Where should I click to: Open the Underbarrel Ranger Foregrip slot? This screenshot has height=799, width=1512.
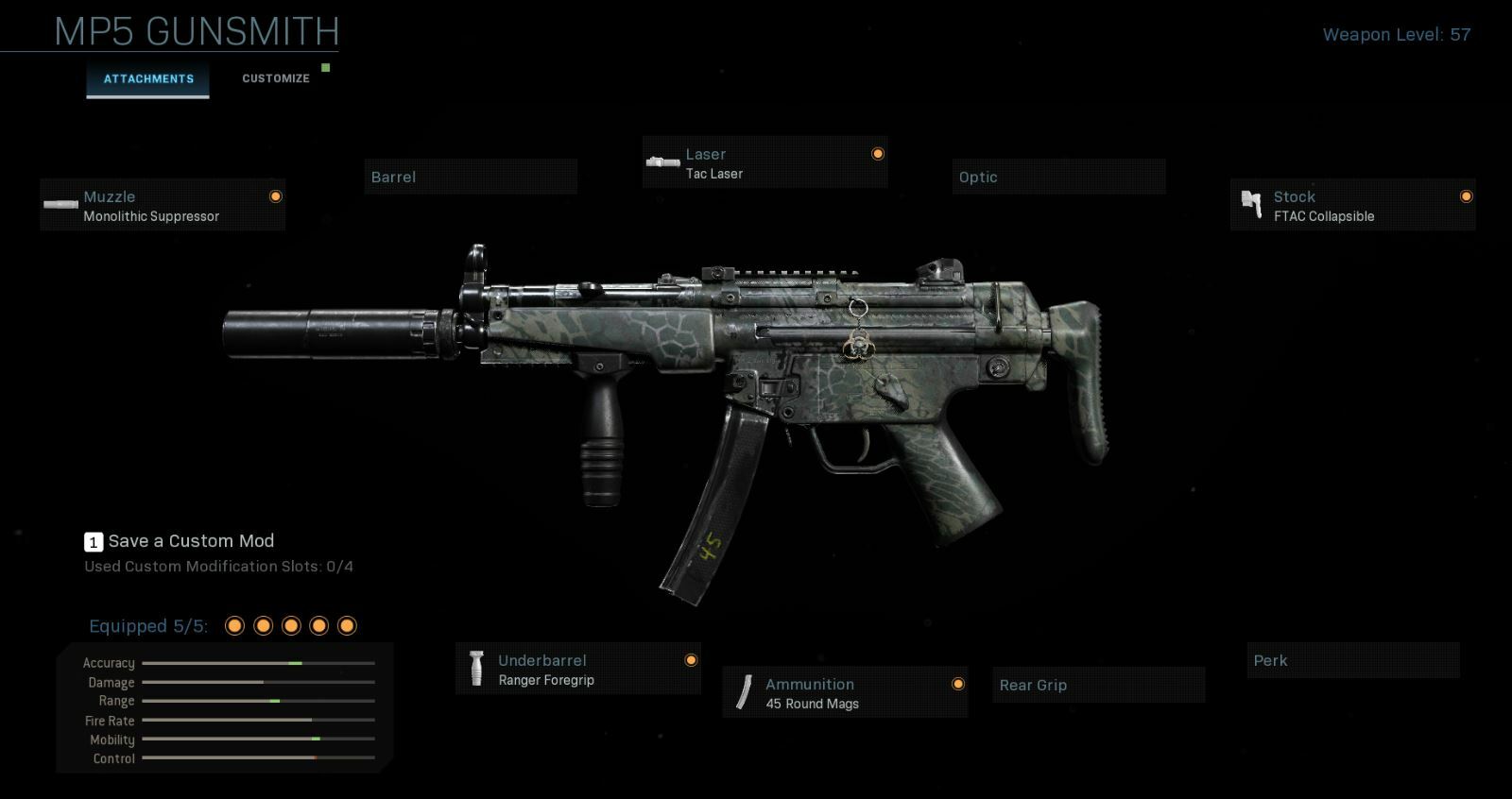tap(577, 669)
